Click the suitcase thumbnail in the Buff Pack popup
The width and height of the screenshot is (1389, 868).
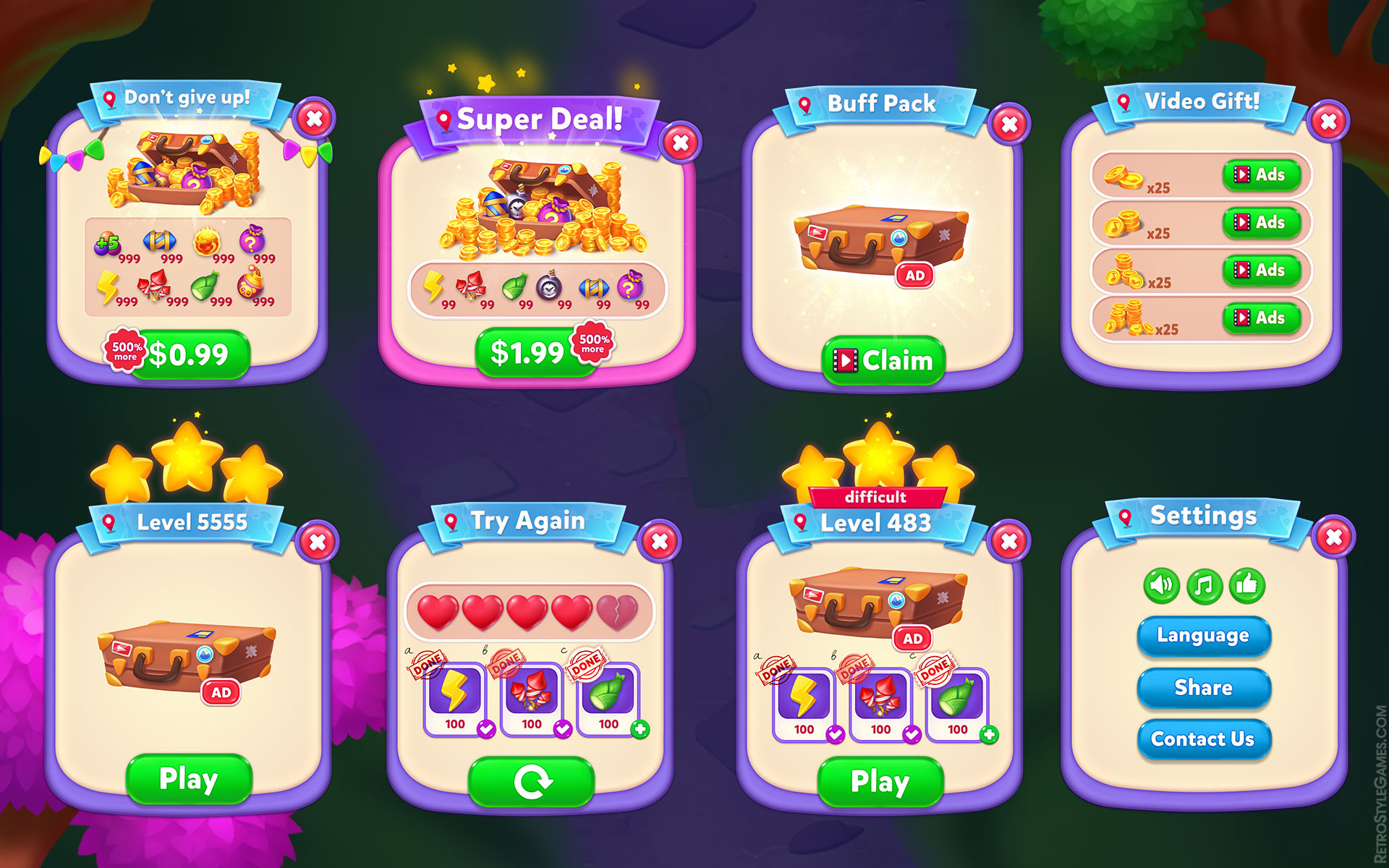881,239
